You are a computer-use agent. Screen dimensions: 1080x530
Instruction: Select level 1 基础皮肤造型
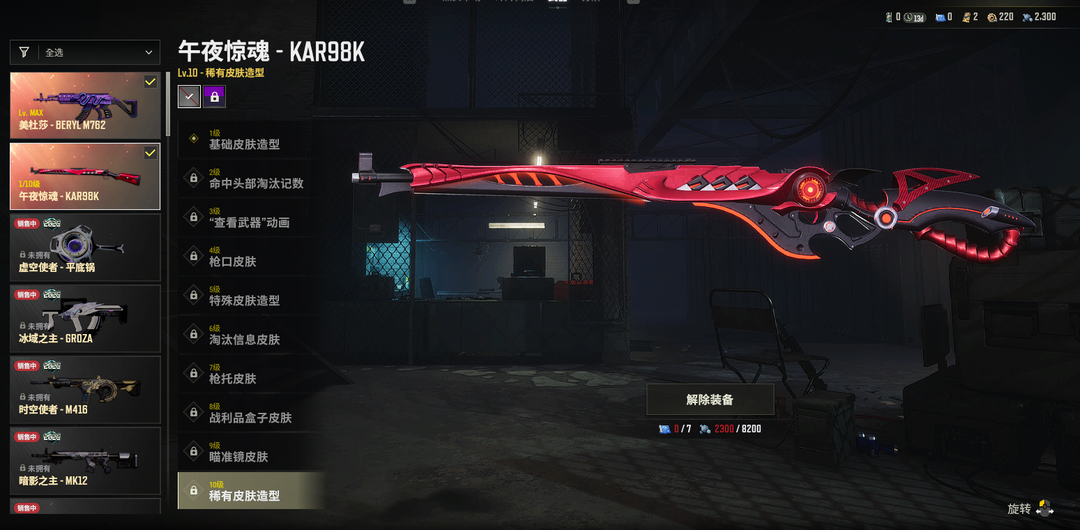click(x=250, y=139)
